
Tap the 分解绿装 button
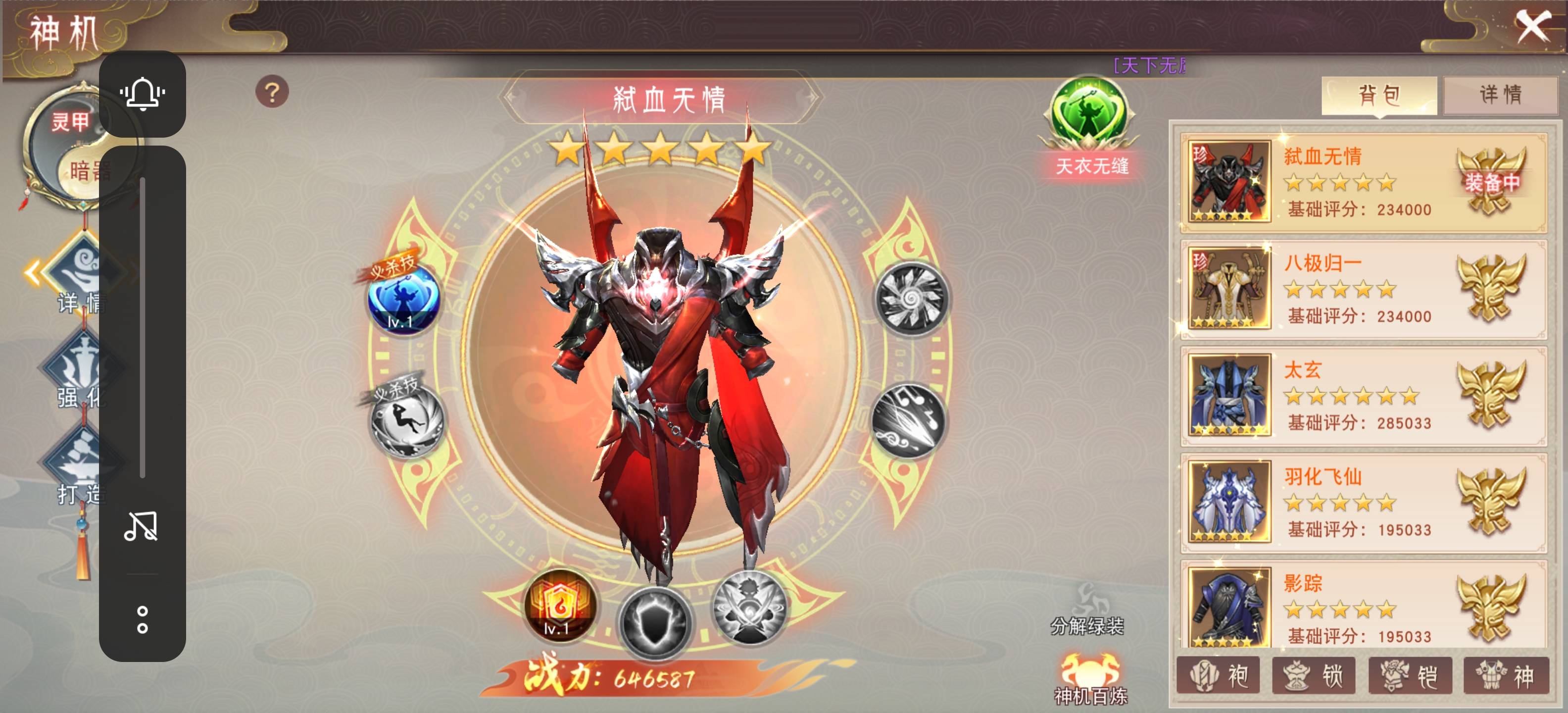(1087, 610)
